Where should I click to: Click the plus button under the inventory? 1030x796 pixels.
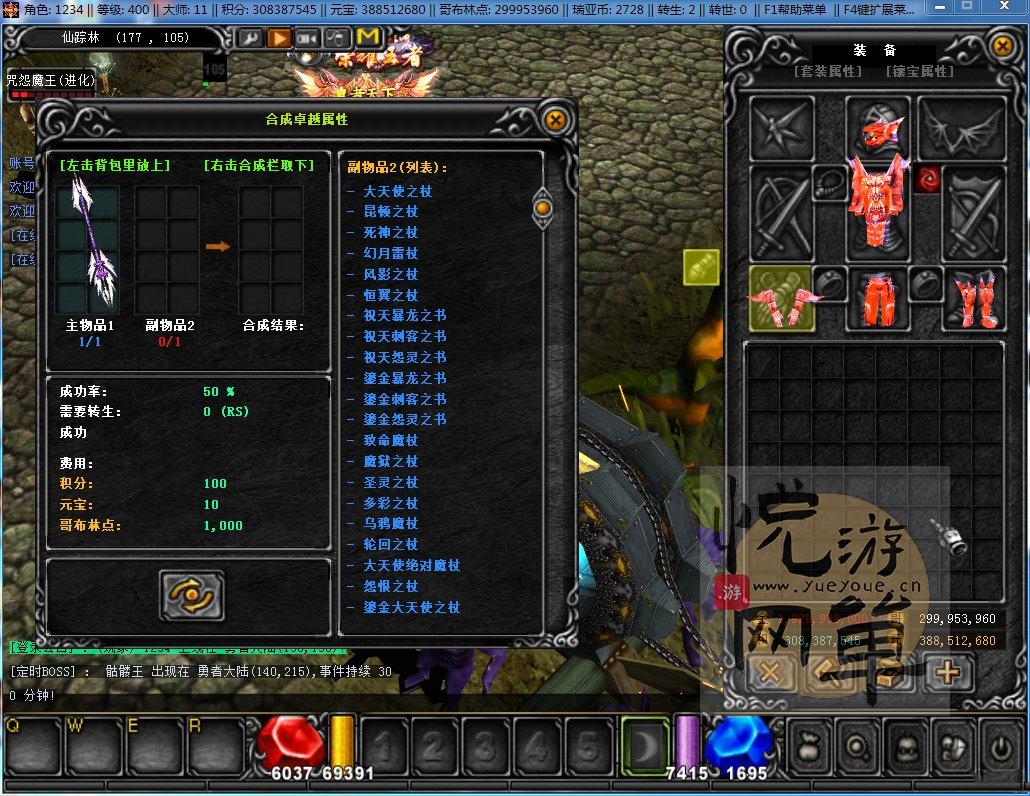(947, 673)
